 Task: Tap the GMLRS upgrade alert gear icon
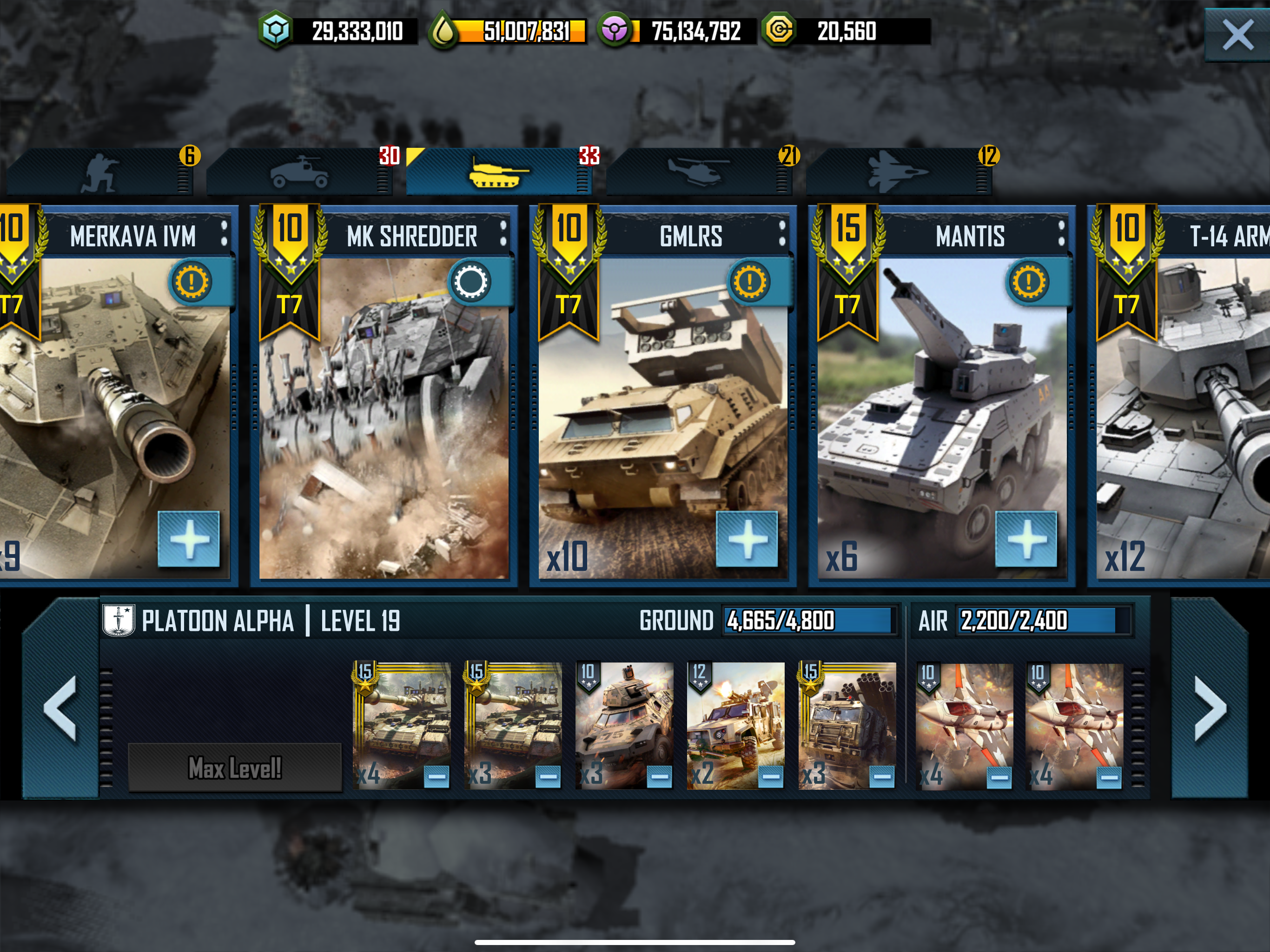750,282
